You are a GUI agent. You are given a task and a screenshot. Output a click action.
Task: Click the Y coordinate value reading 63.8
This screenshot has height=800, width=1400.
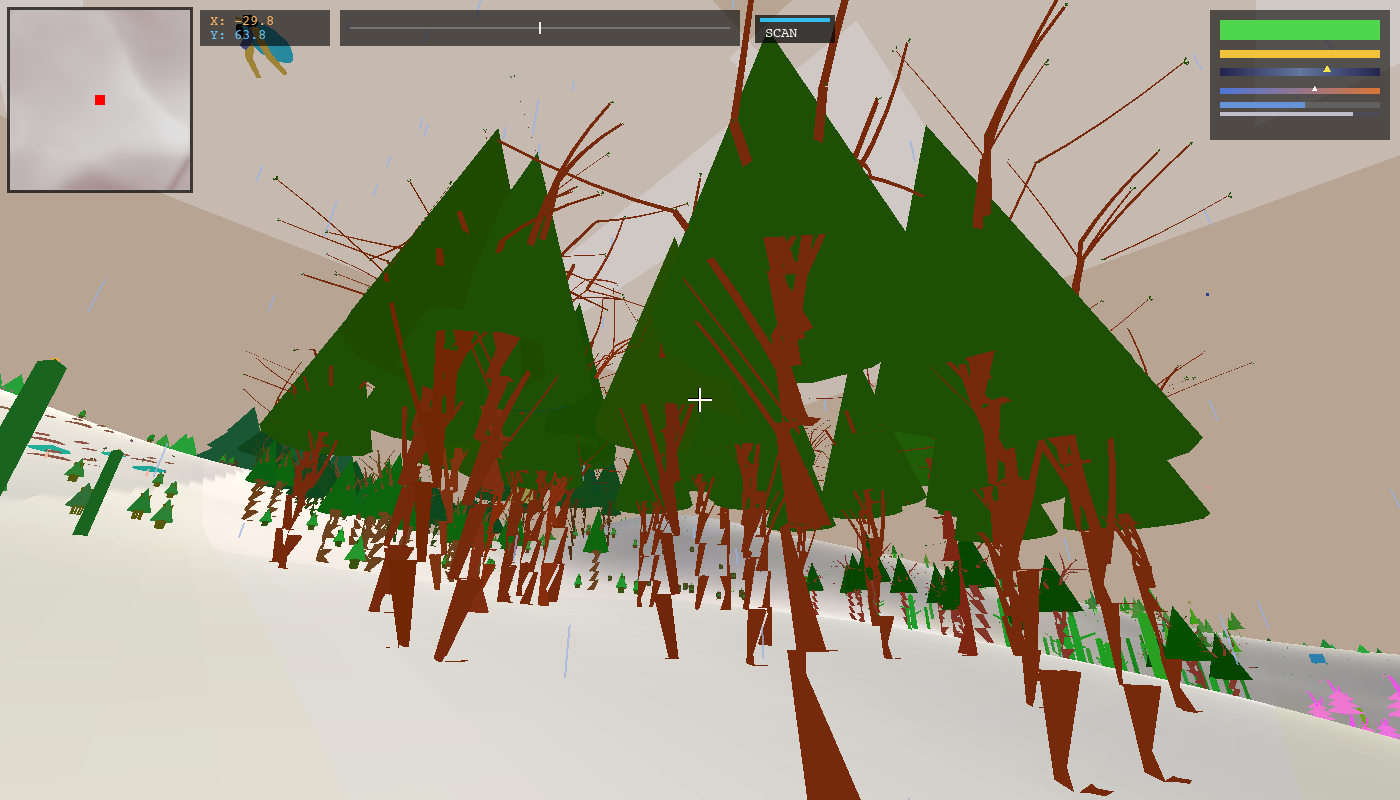click(x=249, y=33)
